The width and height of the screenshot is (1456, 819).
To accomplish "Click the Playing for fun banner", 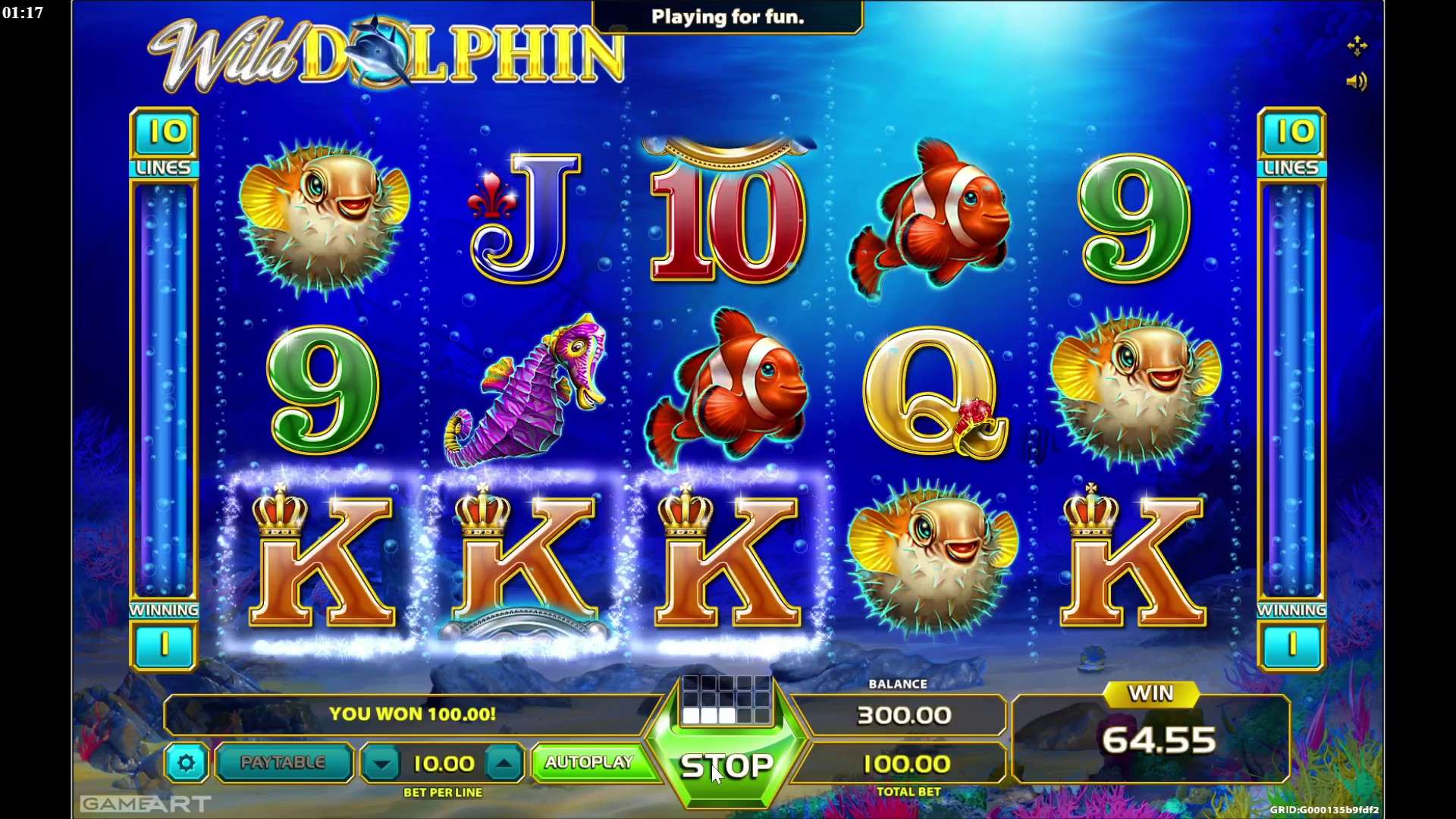I will click(x=726, y=17).
